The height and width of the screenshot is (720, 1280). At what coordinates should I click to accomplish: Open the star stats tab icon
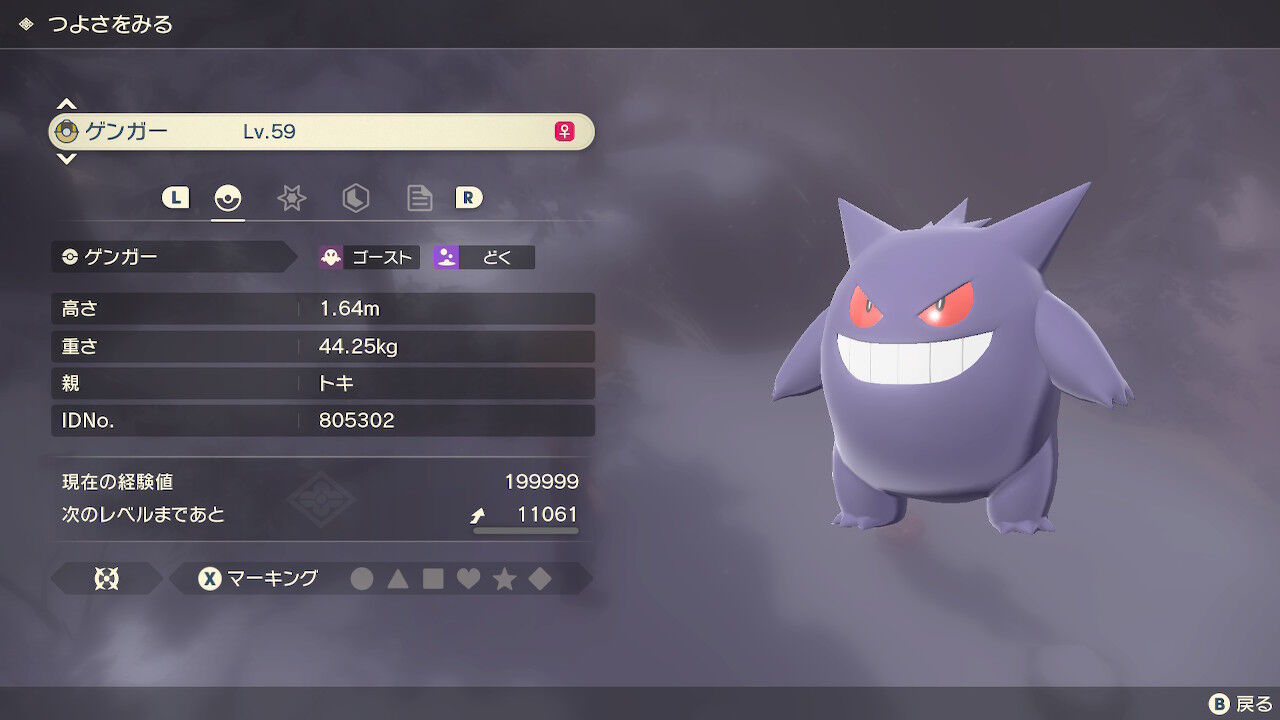[x=292, y=198]
